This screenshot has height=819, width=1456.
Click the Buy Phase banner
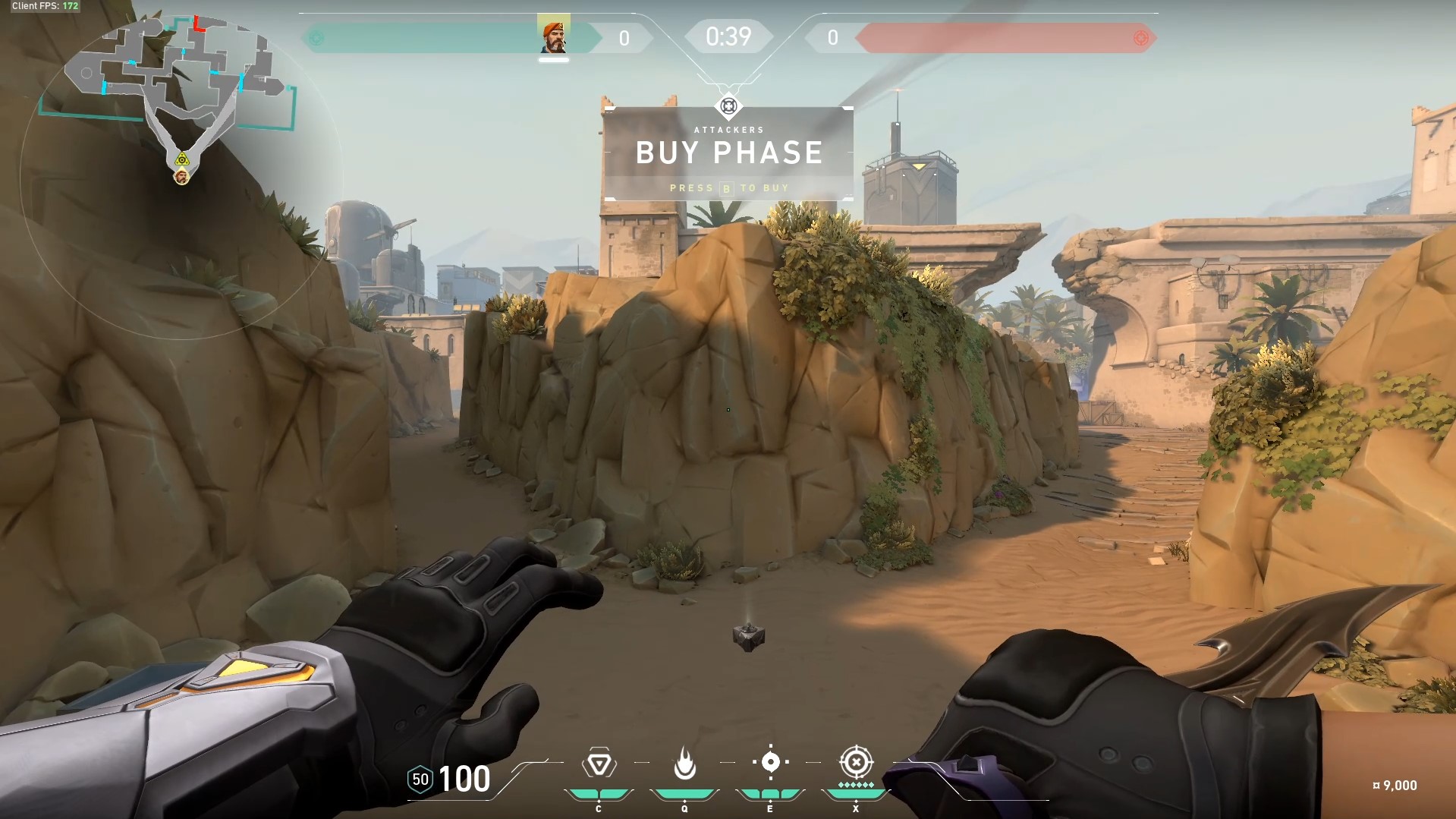pos(728,154)
